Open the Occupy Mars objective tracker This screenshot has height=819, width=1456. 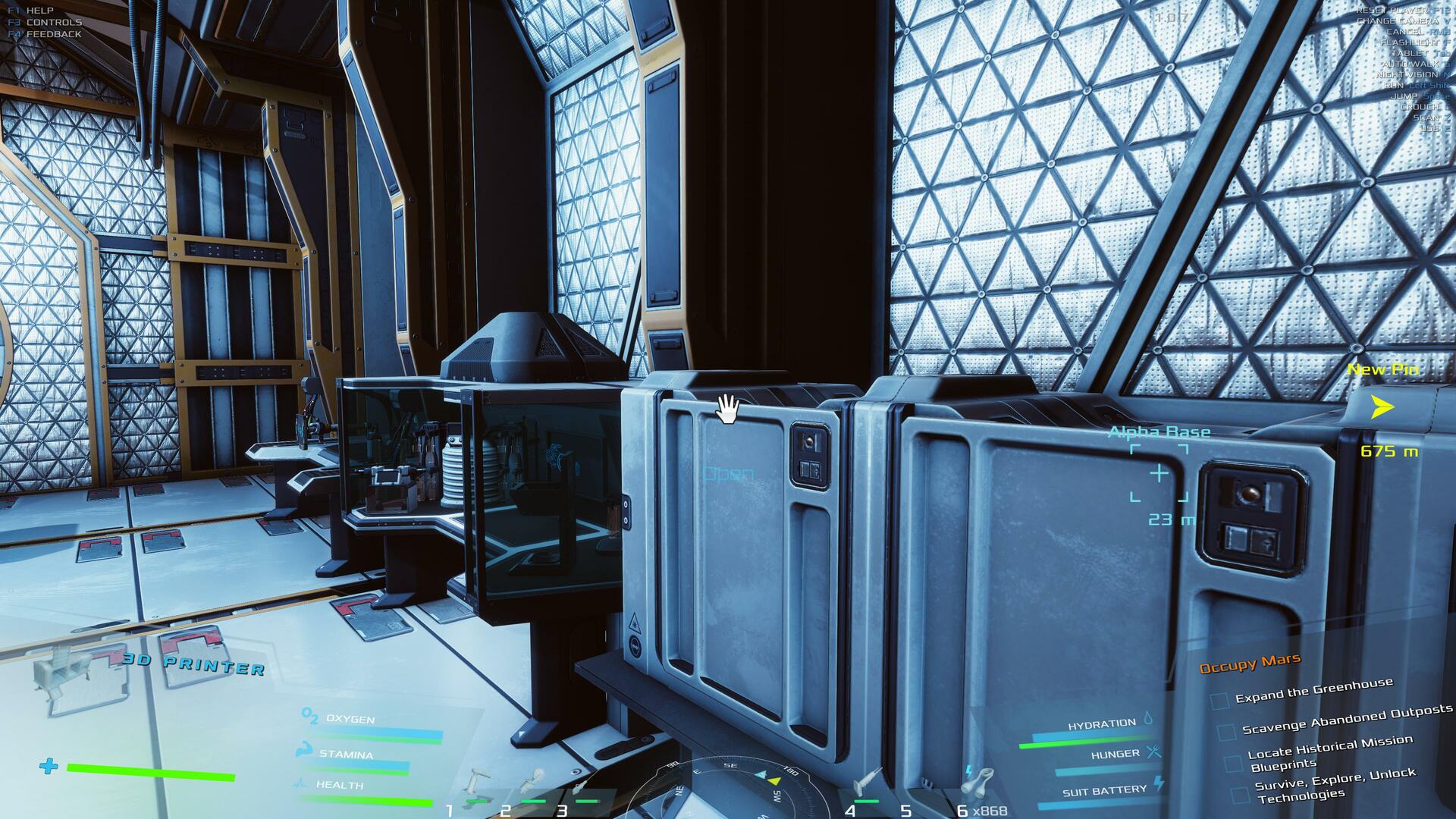pyautogui.click(x=1250, y=664)
